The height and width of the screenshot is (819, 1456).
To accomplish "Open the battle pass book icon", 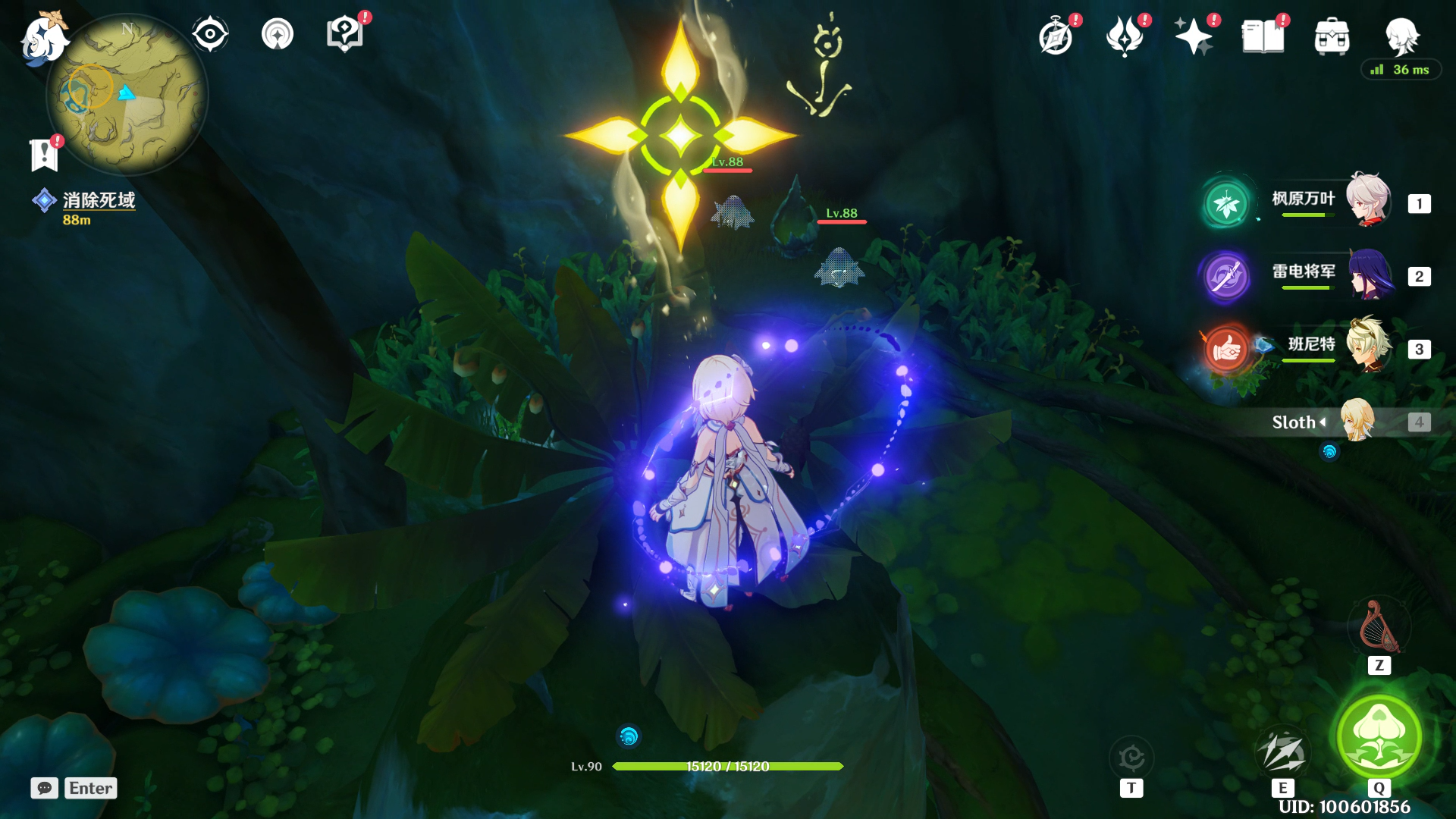I will 1263,36.
